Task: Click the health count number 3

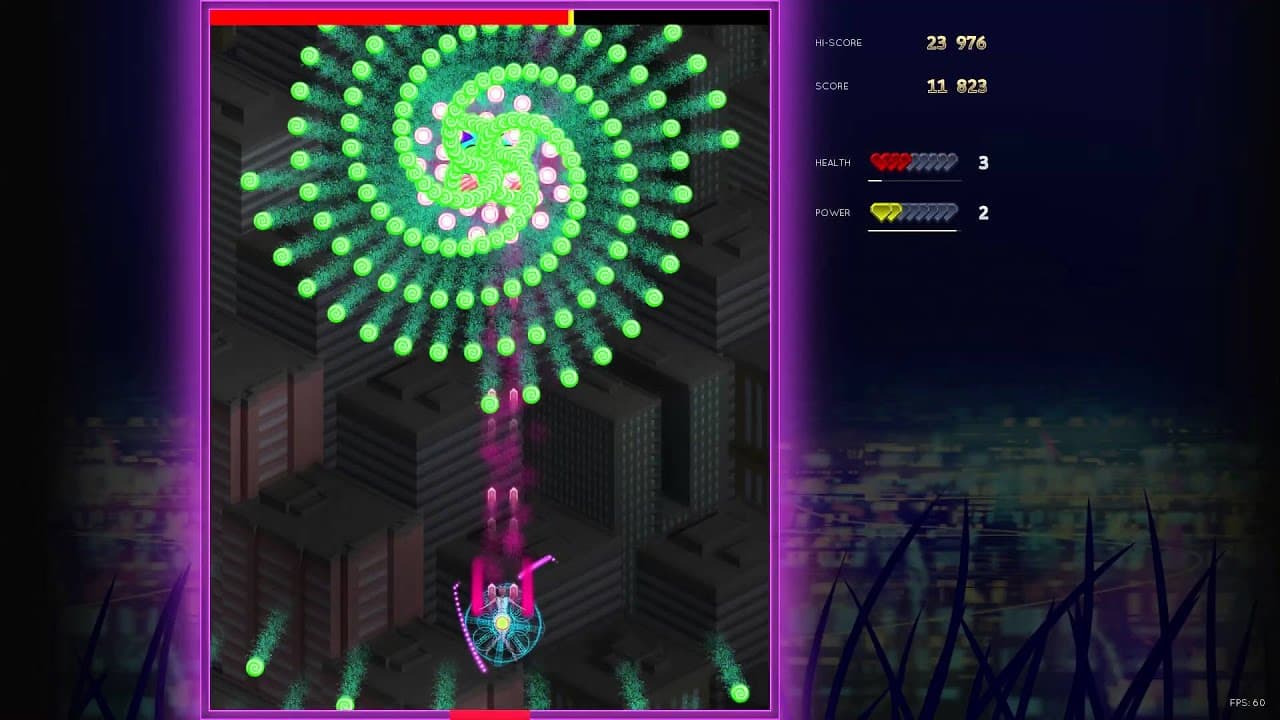Action: point(983,162)
